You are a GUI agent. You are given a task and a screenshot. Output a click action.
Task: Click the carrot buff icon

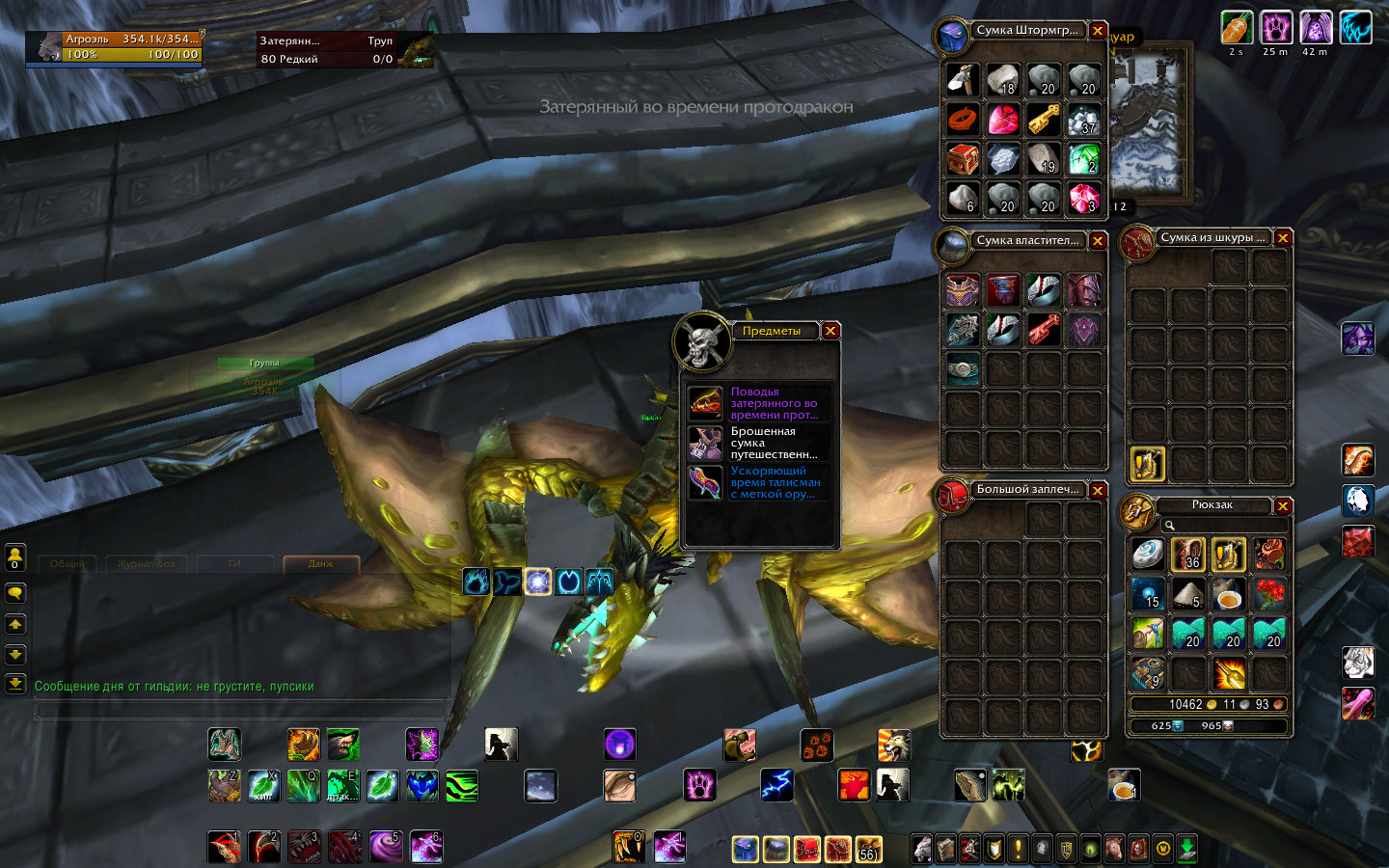tap(1237, 28)
